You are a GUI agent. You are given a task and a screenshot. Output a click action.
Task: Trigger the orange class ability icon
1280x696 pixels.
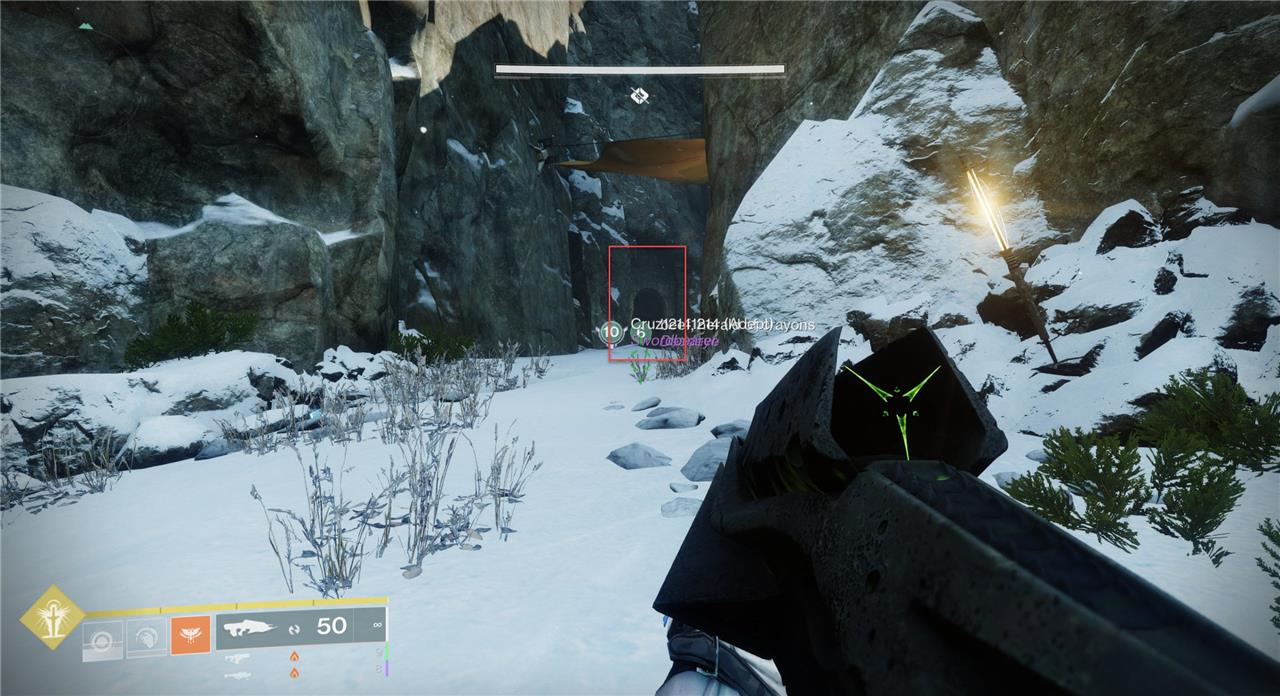(x=190, y=635)
